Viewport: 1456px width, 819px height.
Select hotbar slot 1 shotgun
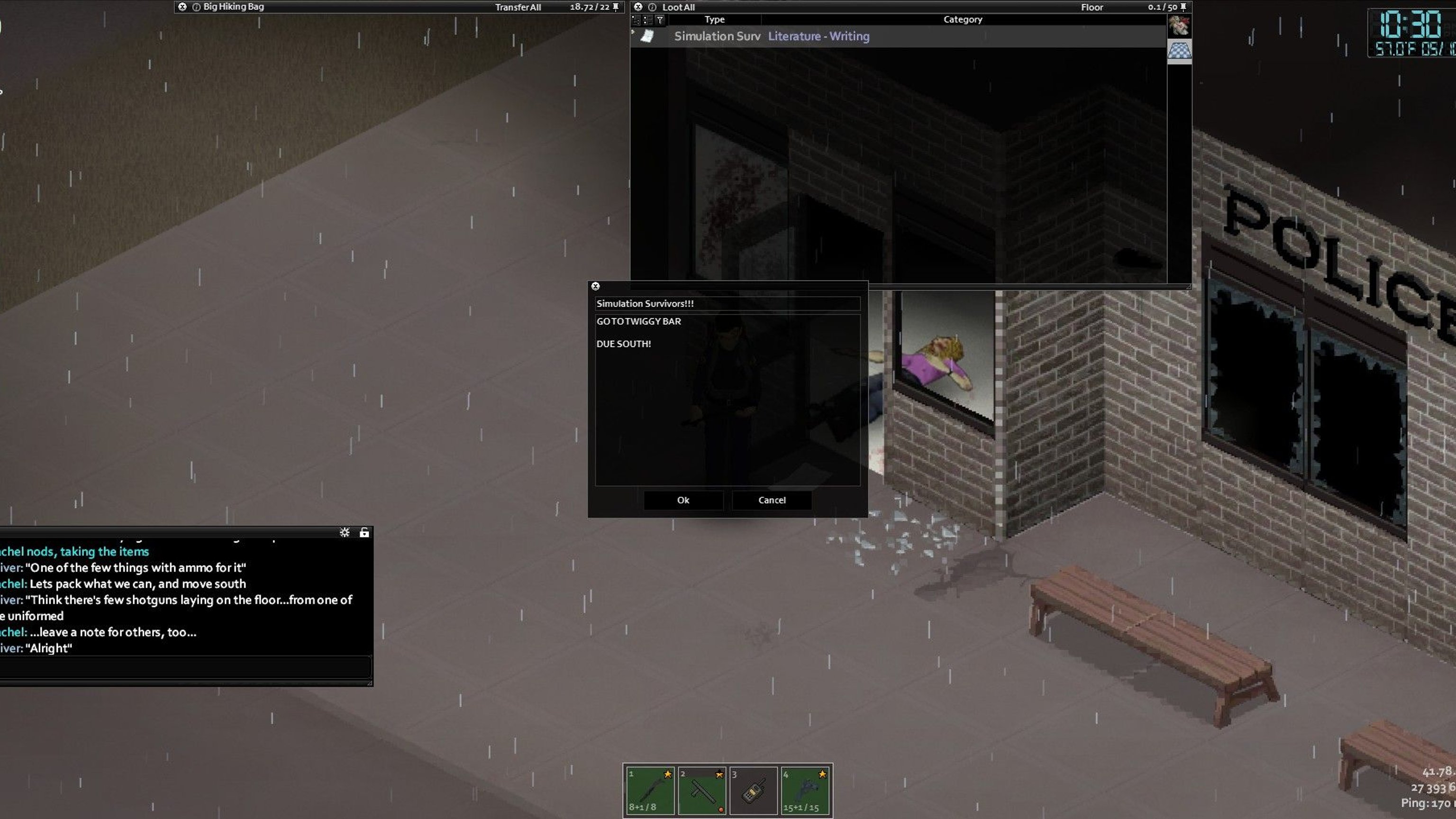[650, 790]
